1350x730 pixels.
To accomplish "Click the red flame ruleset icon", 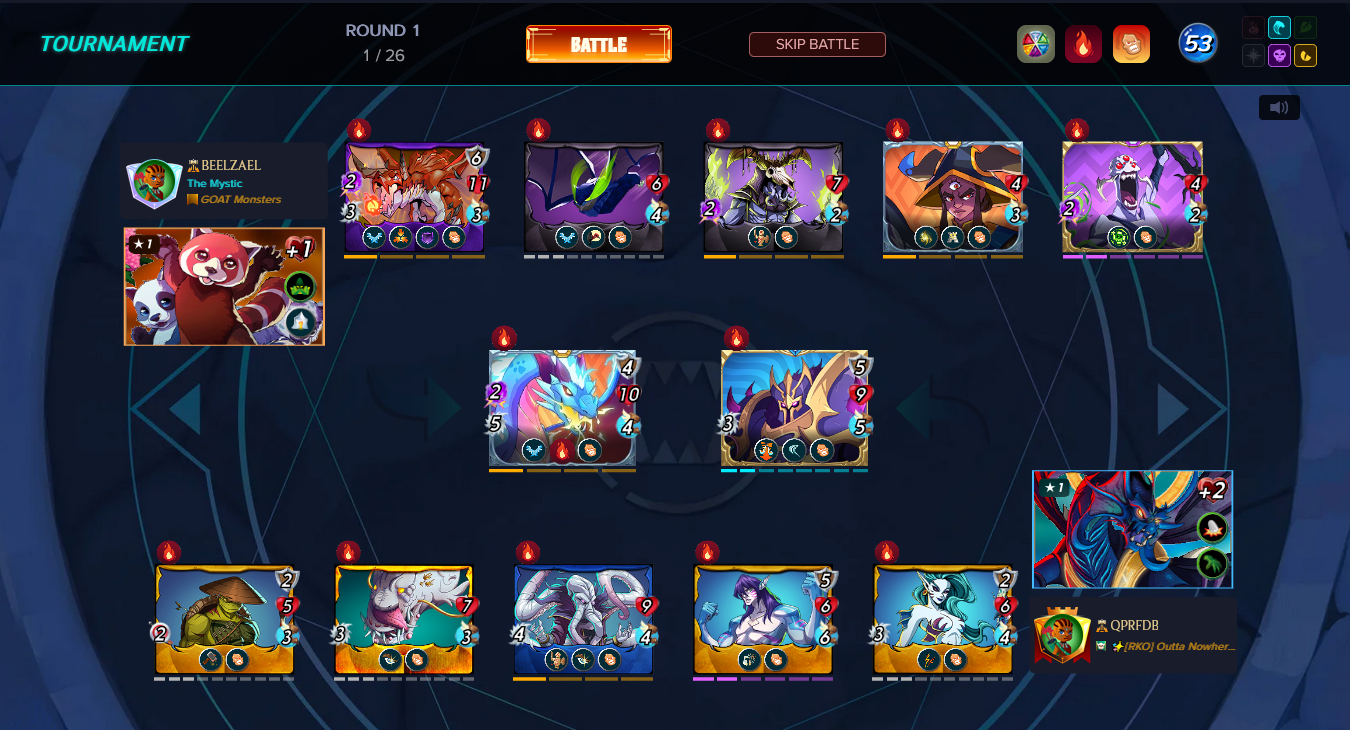I will pos(1083,44).
